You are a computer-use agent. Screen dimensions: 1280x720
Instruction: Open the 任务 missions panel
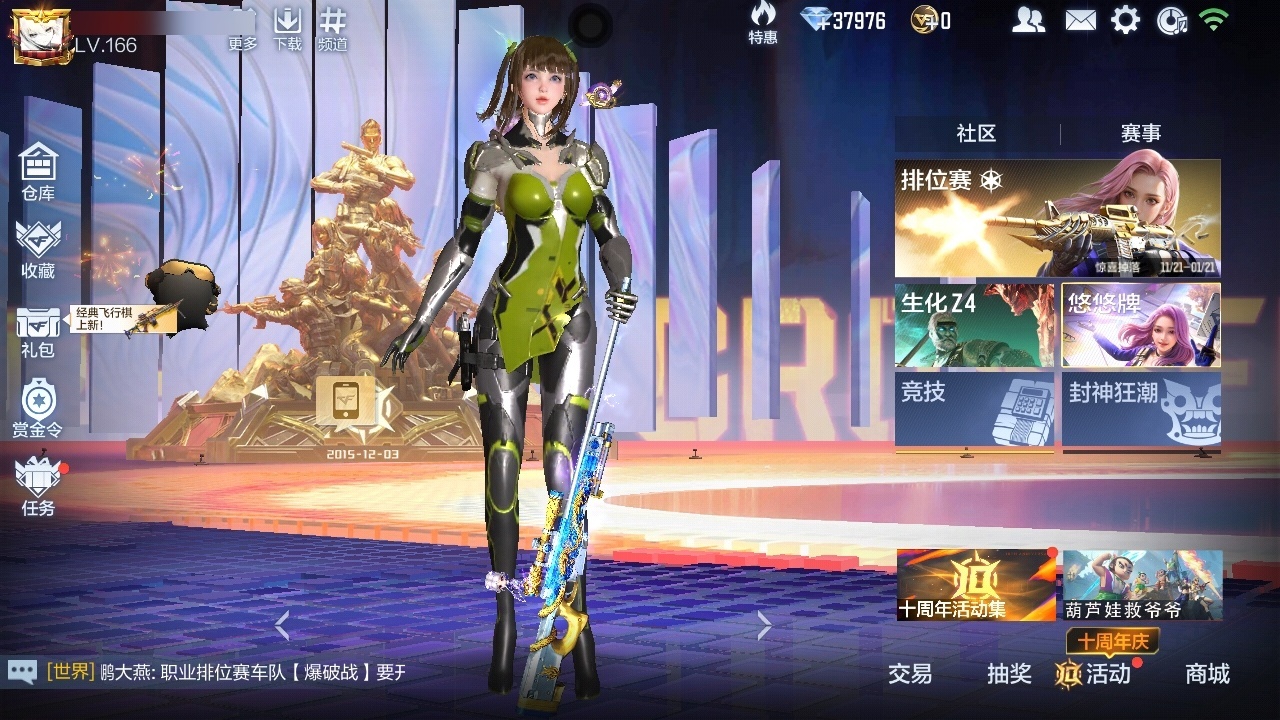[38, 483]
